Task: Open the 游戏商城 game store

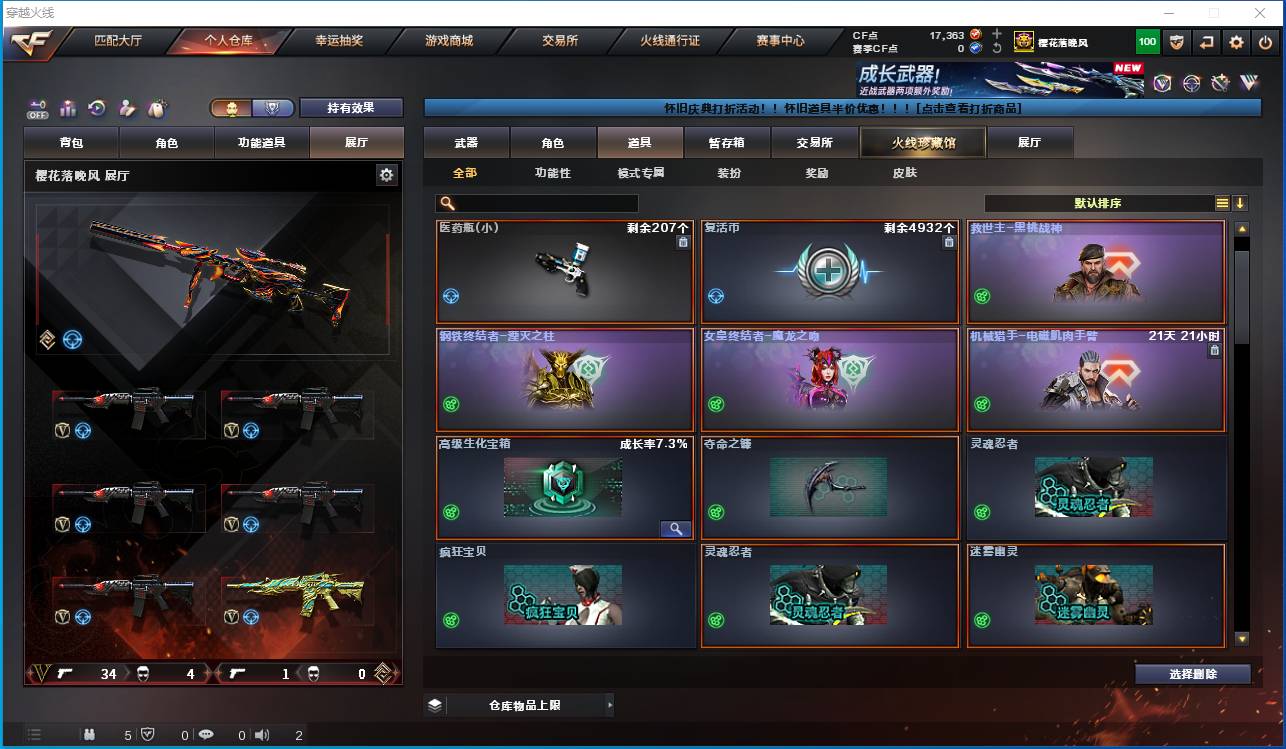Action: click(449, 41)
